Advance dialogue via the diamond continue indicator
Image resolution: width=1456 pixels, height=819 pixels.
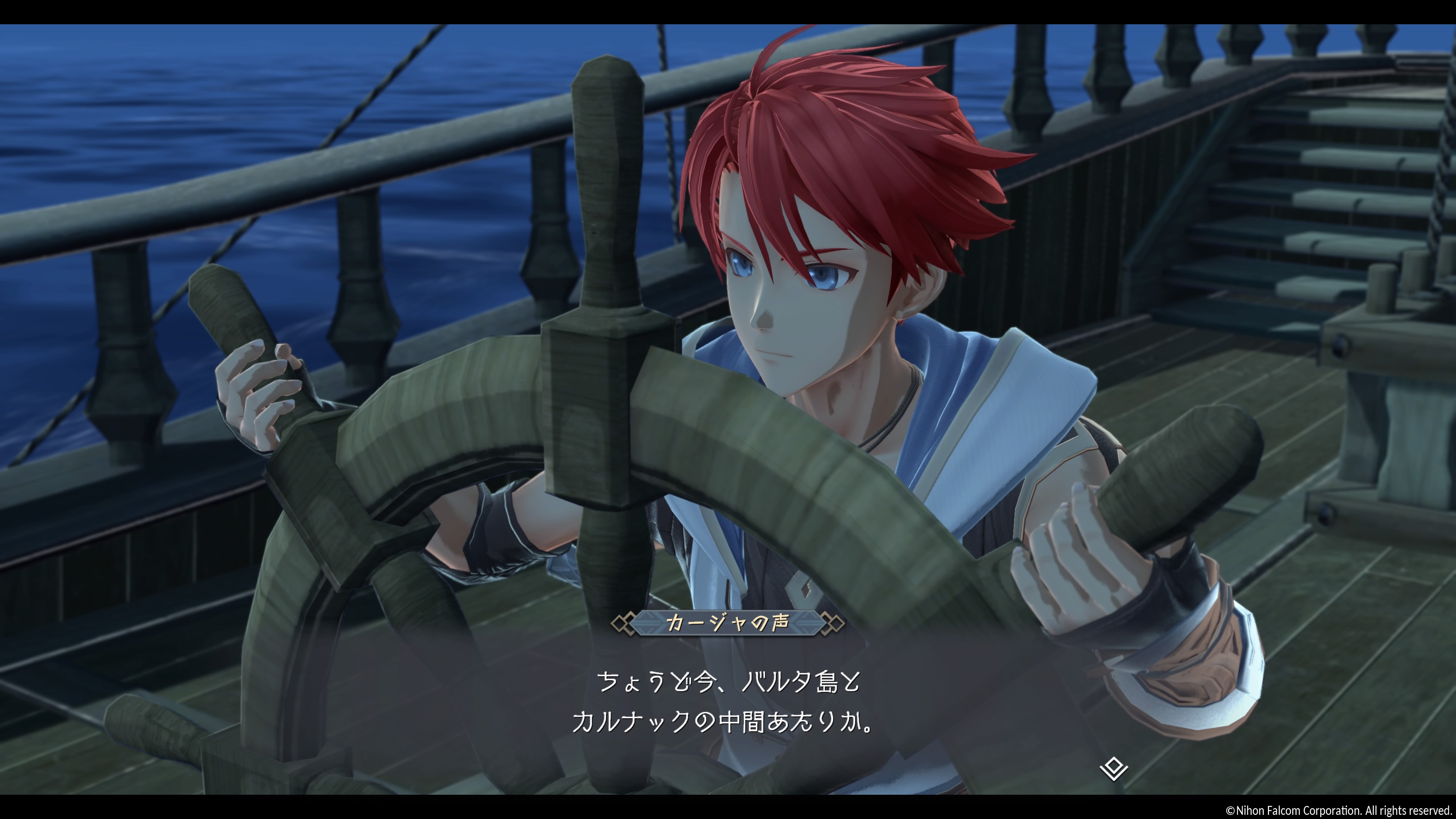point(1114,769)
